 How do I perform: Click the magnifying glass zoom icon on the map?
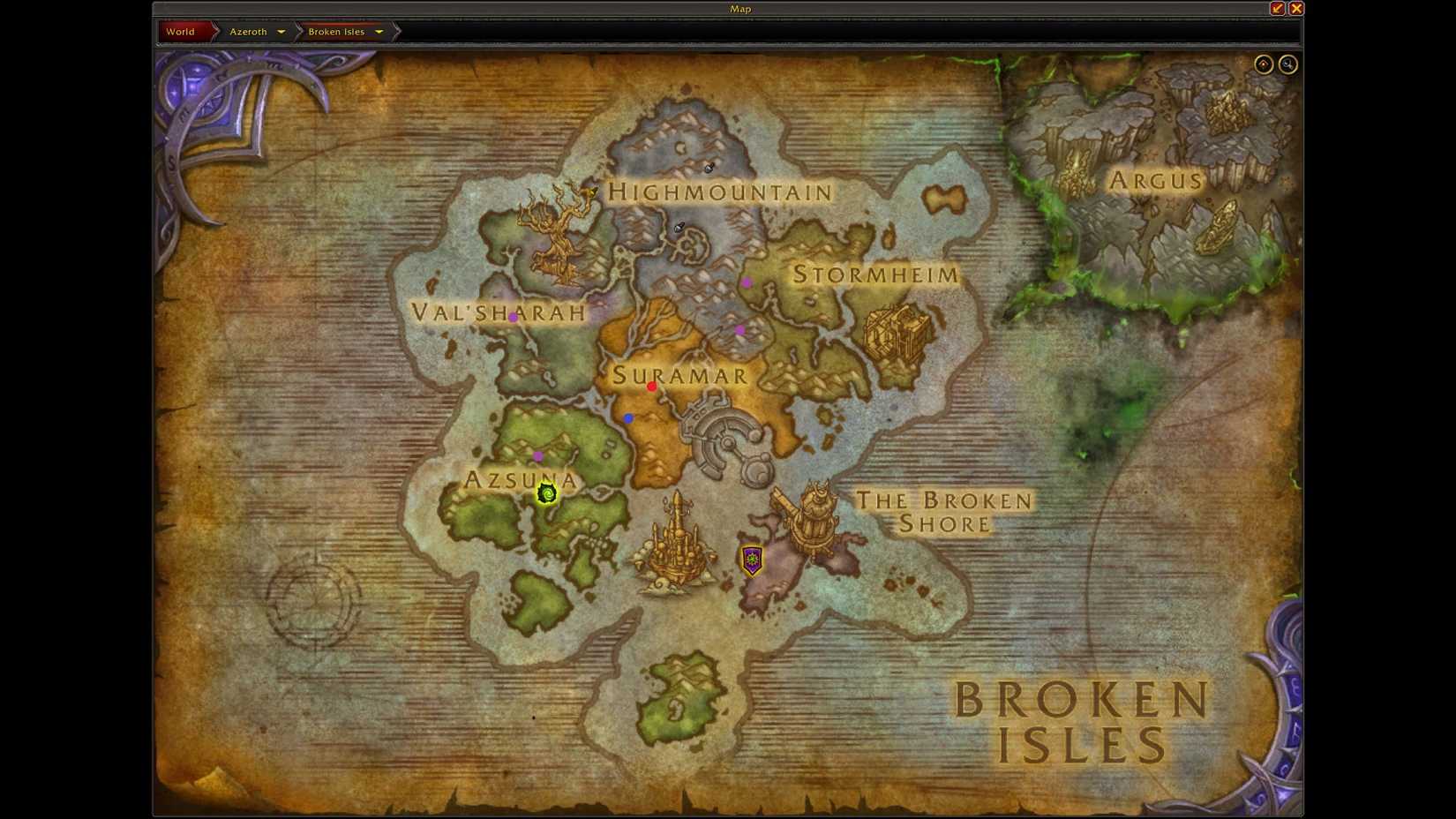click(x=1287, y=64)
